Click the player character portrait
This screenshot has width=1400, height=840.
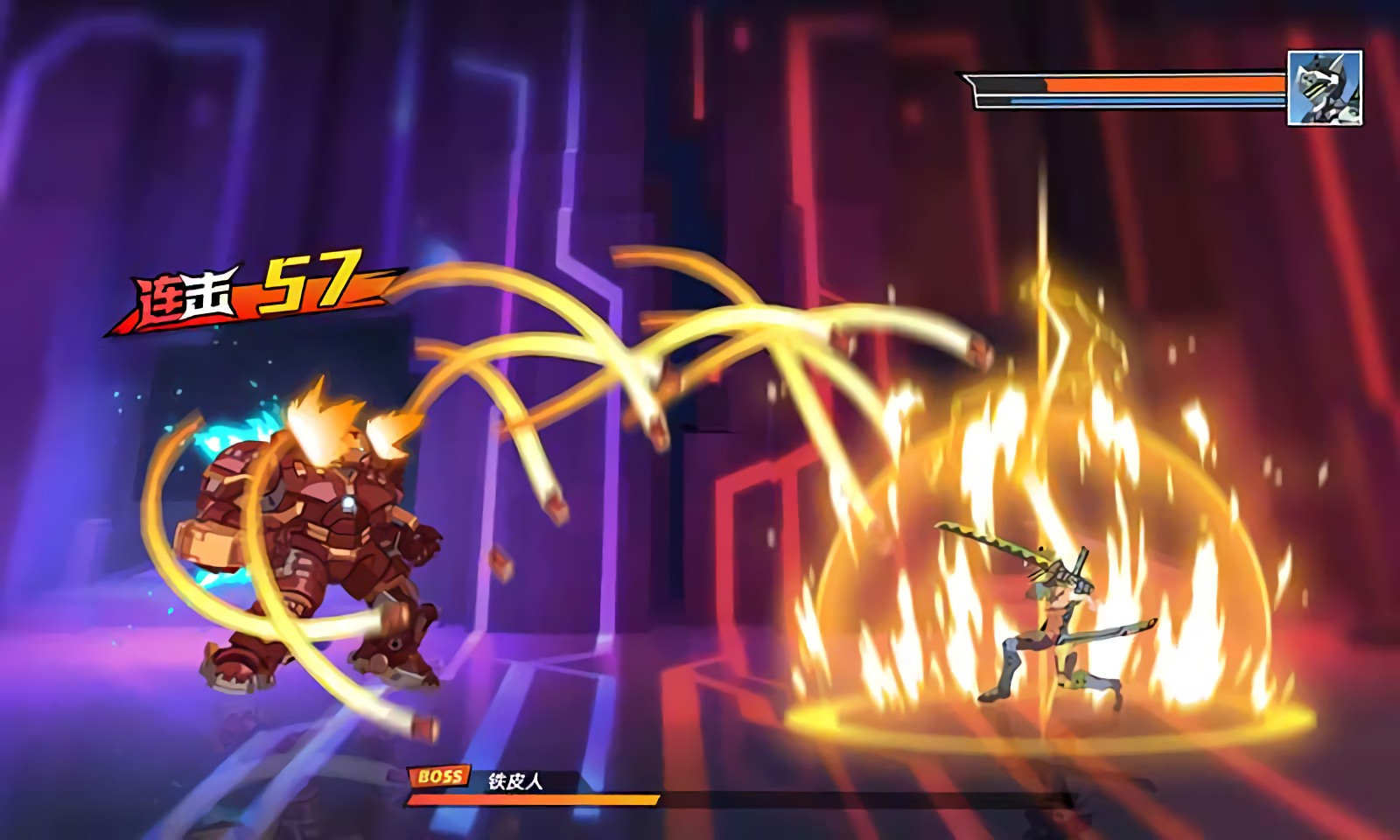[1325, 87]
